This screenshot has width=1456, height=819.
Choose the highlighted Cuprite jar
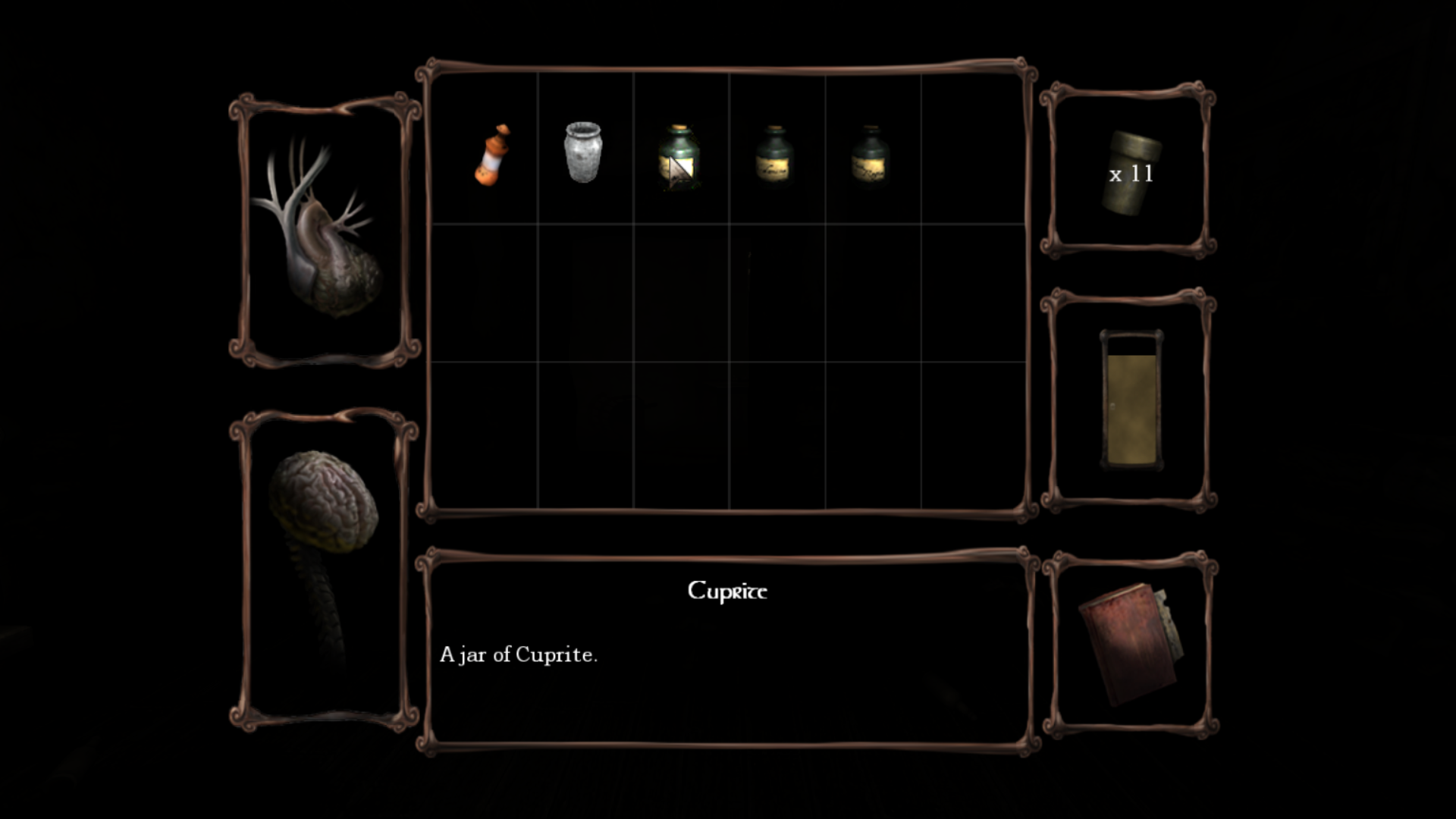678,156
